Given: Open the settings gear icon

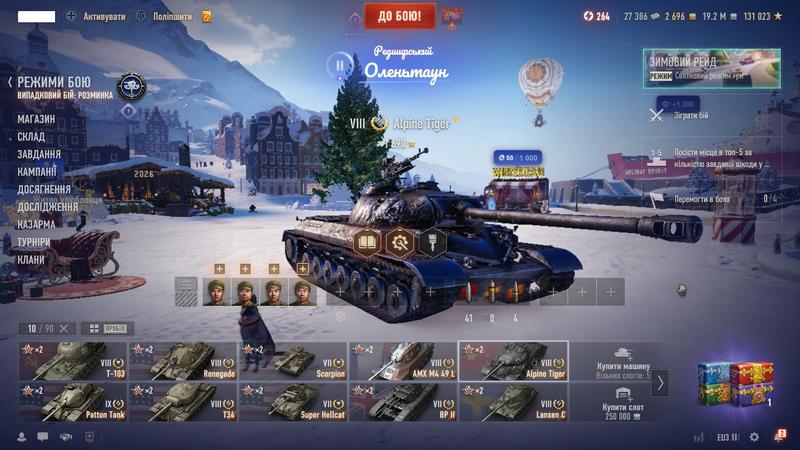Looking at the screenshot, I should point(754,437).
